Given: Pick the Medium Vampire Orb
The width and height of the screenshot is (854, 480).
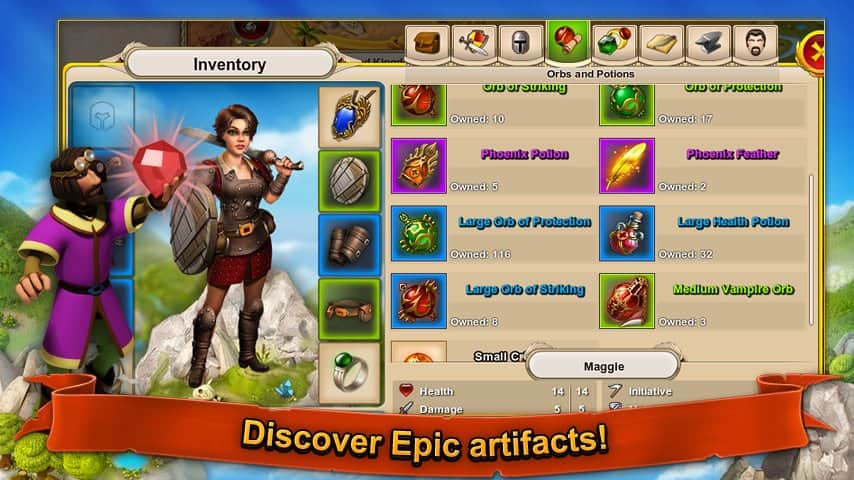Looking at the screenshot, I should tap(627, 301).
